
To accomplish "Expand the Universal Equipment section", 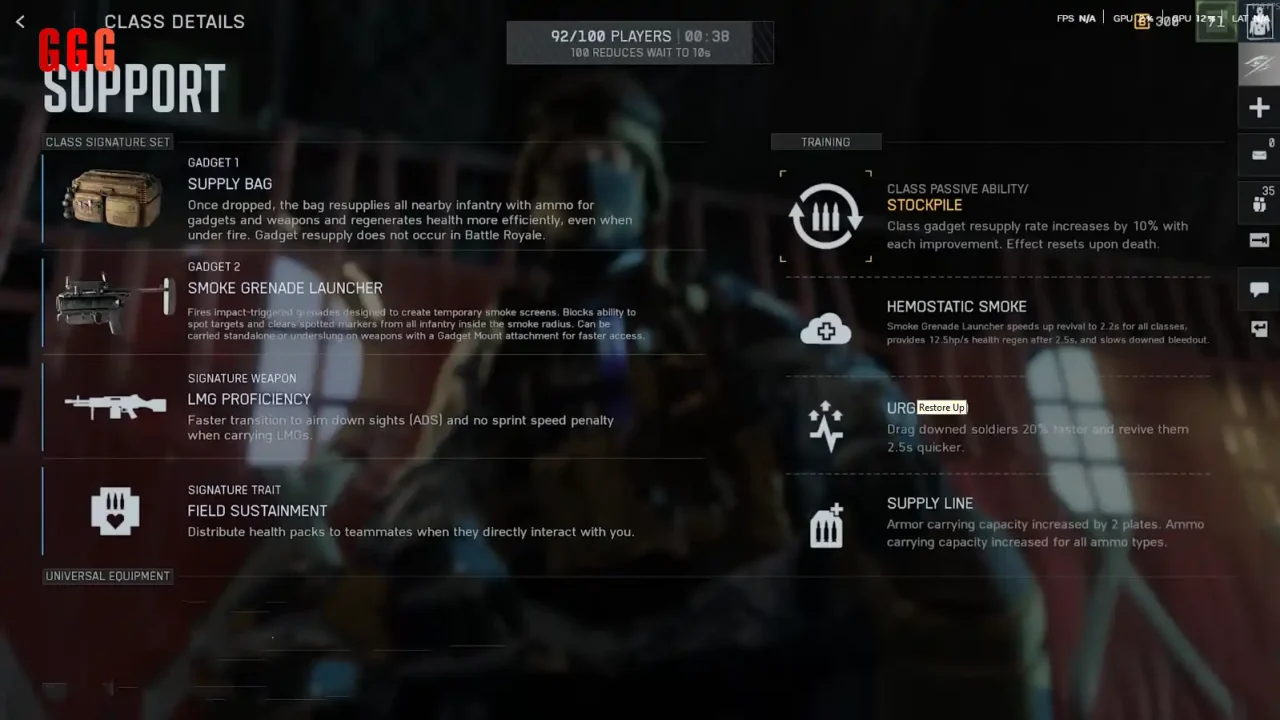I will point(107,575).
